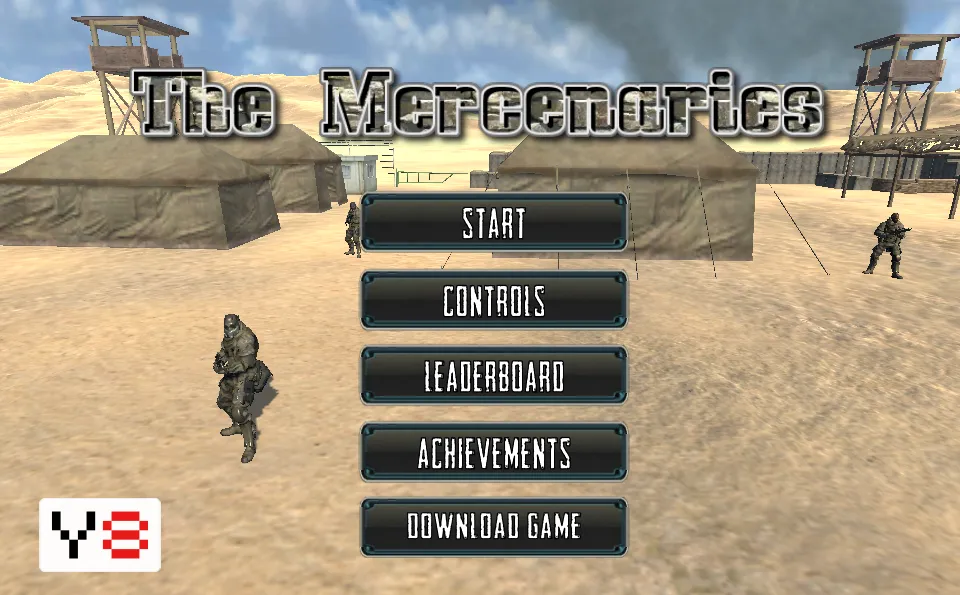
Task: Open the Y8 logo link
Action: point(100,534)
